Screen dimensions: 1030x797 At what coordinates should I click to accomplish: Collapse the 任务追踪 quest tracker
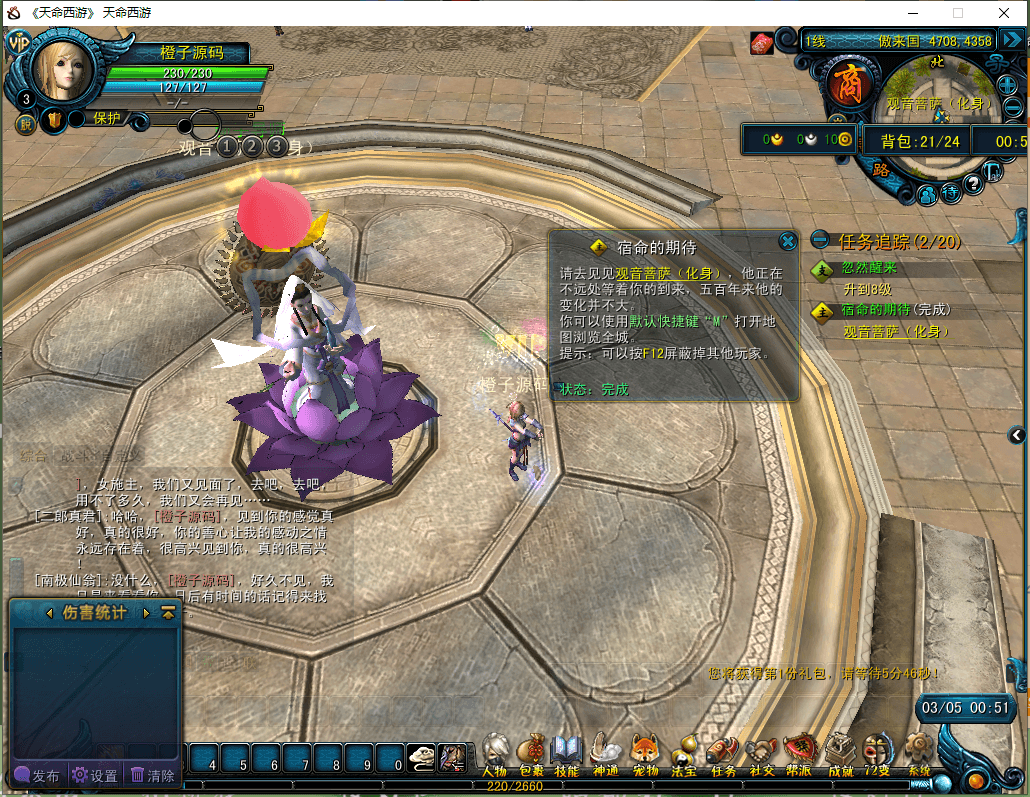820,240
